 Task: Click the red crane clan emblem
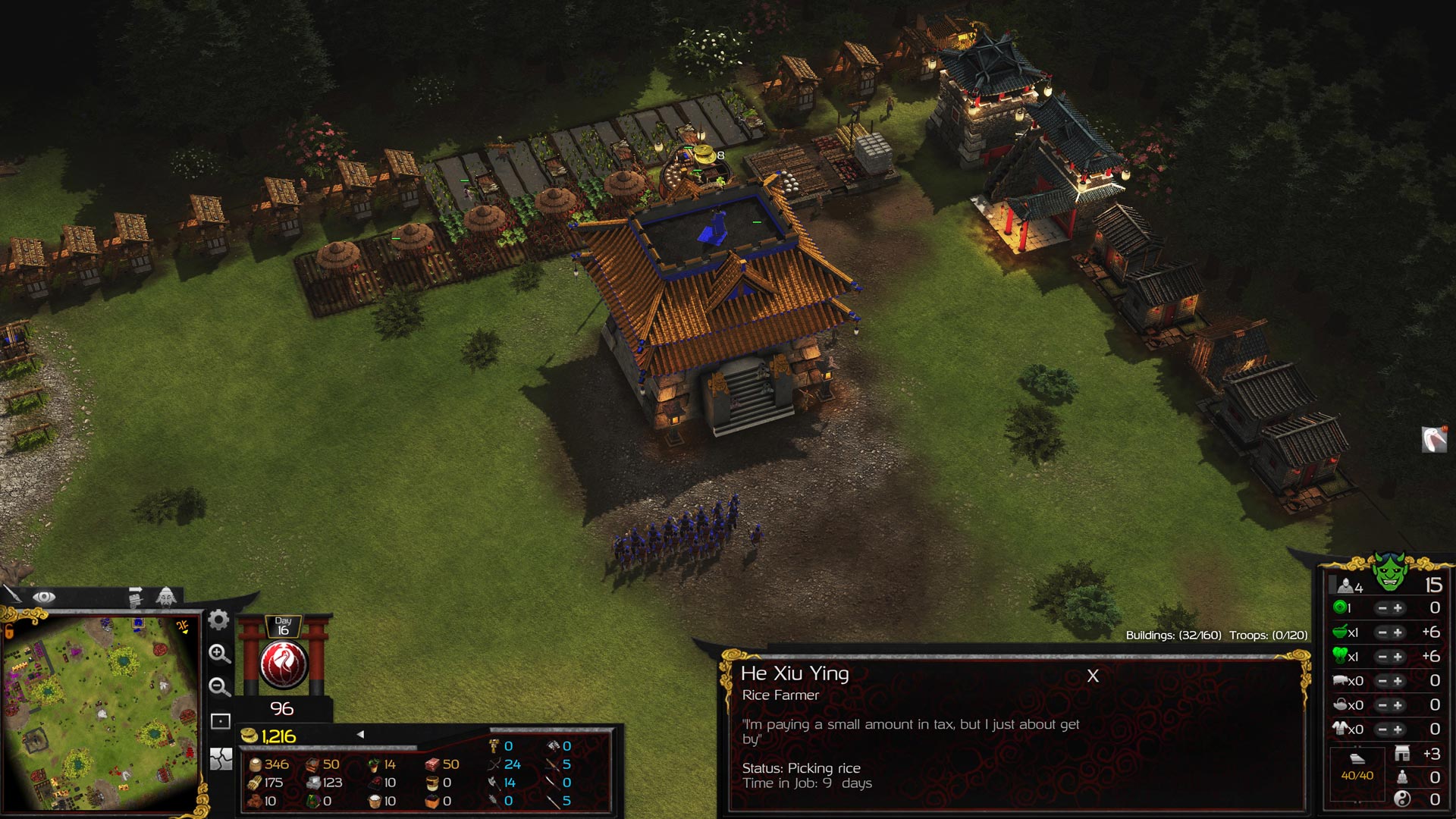point(283,664)
